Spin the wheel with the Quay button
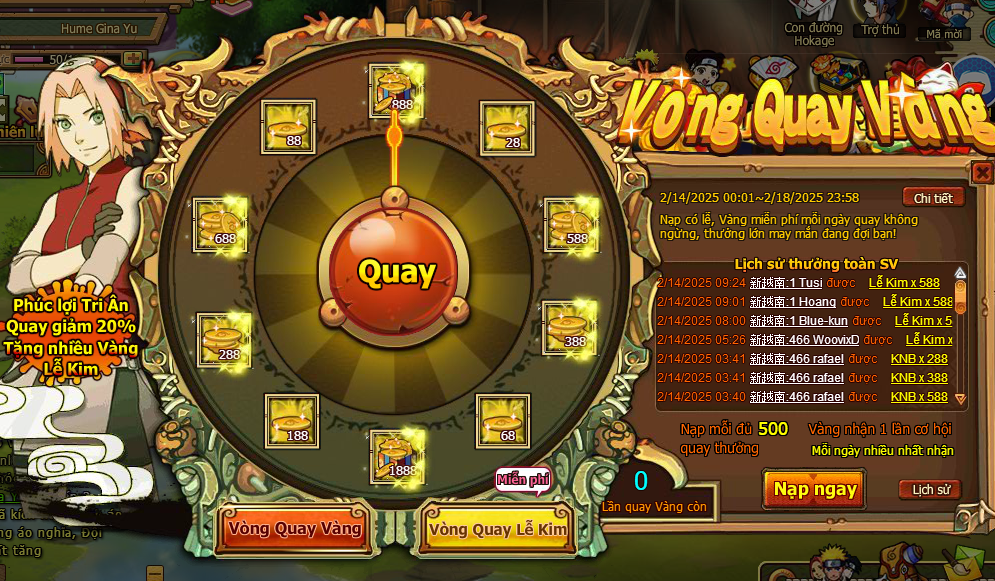This screenshot has height=581, width=995. click(x=397, y=272)
